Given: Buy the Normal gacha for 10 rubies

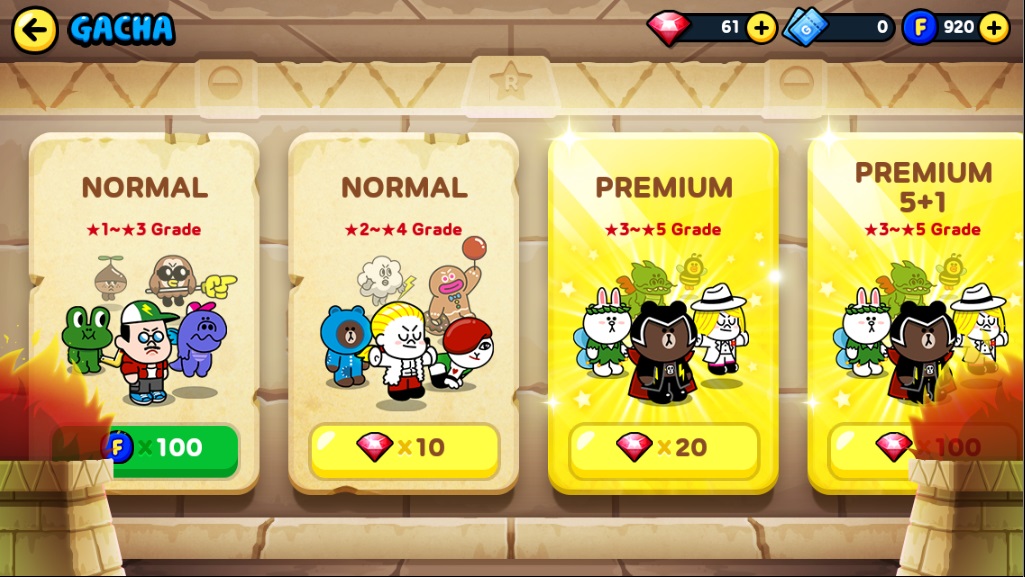Looking at the screenshot, I should [404, 448].
